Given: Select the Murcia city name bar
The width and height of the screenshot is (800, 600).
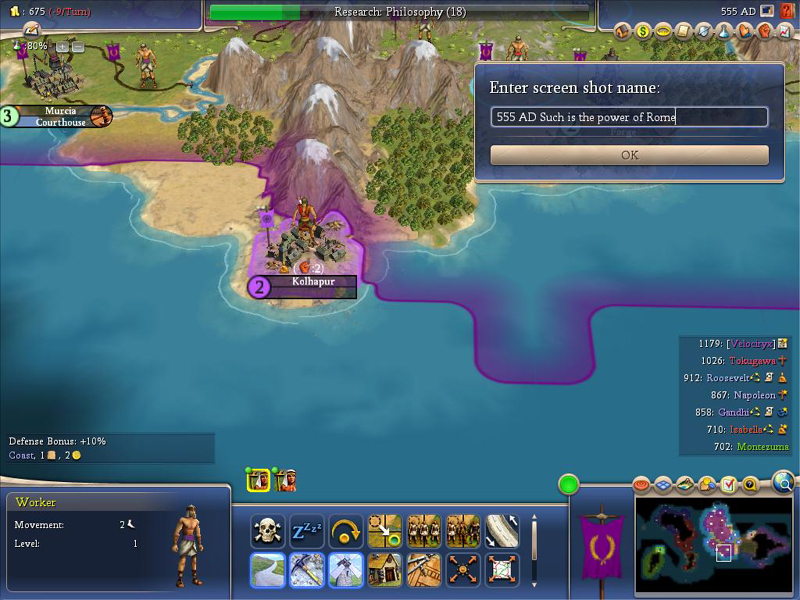Looking at the screenshot, I should pos(62,116).
